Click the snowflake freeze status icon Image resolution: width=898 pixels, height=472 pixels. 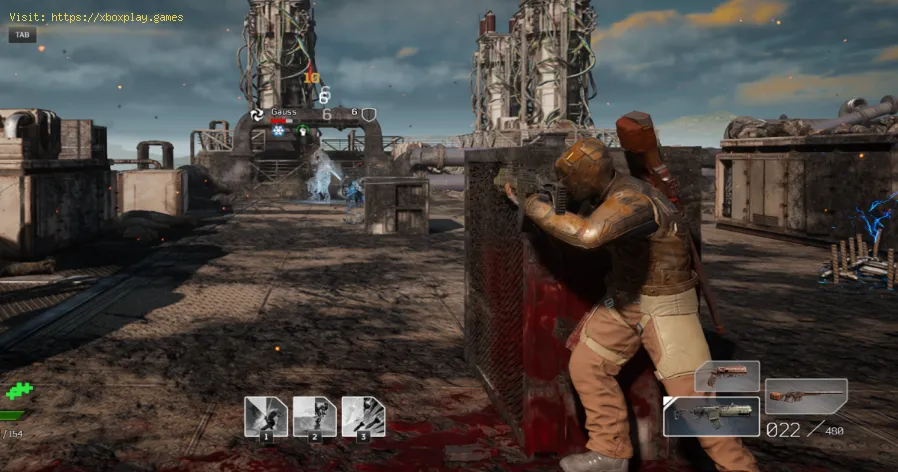tap(278, 130)
